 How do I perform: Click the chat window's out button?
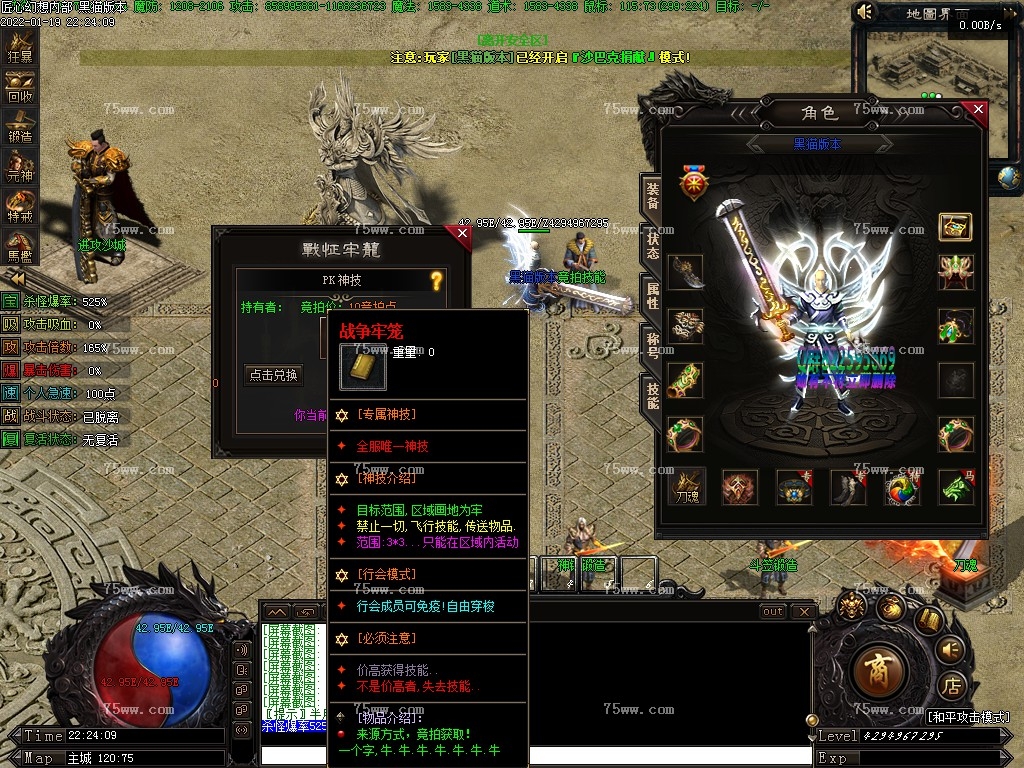pos(772,611)
